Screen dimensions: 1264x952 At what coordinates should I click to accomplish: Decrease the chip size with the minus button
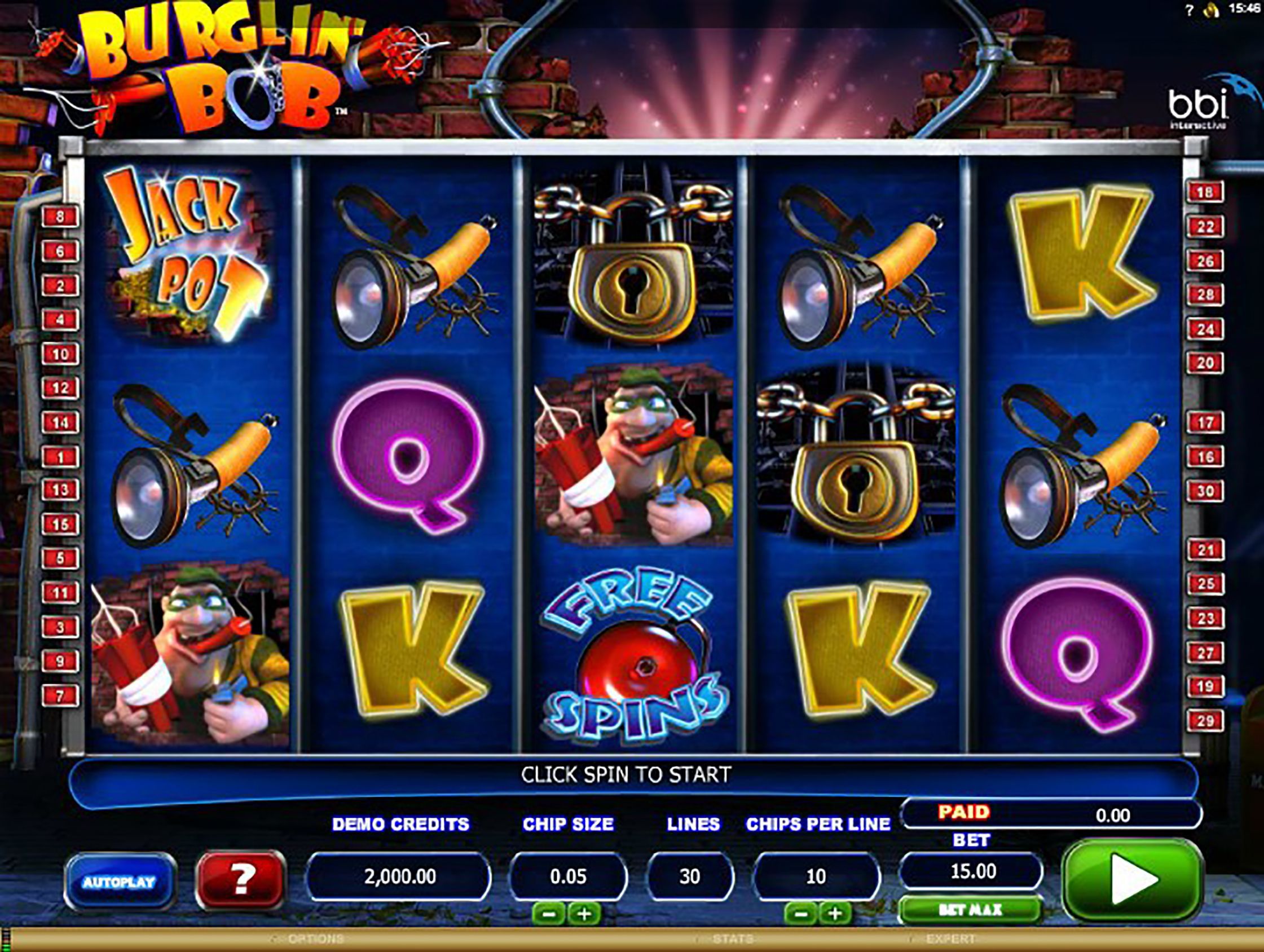549,914
